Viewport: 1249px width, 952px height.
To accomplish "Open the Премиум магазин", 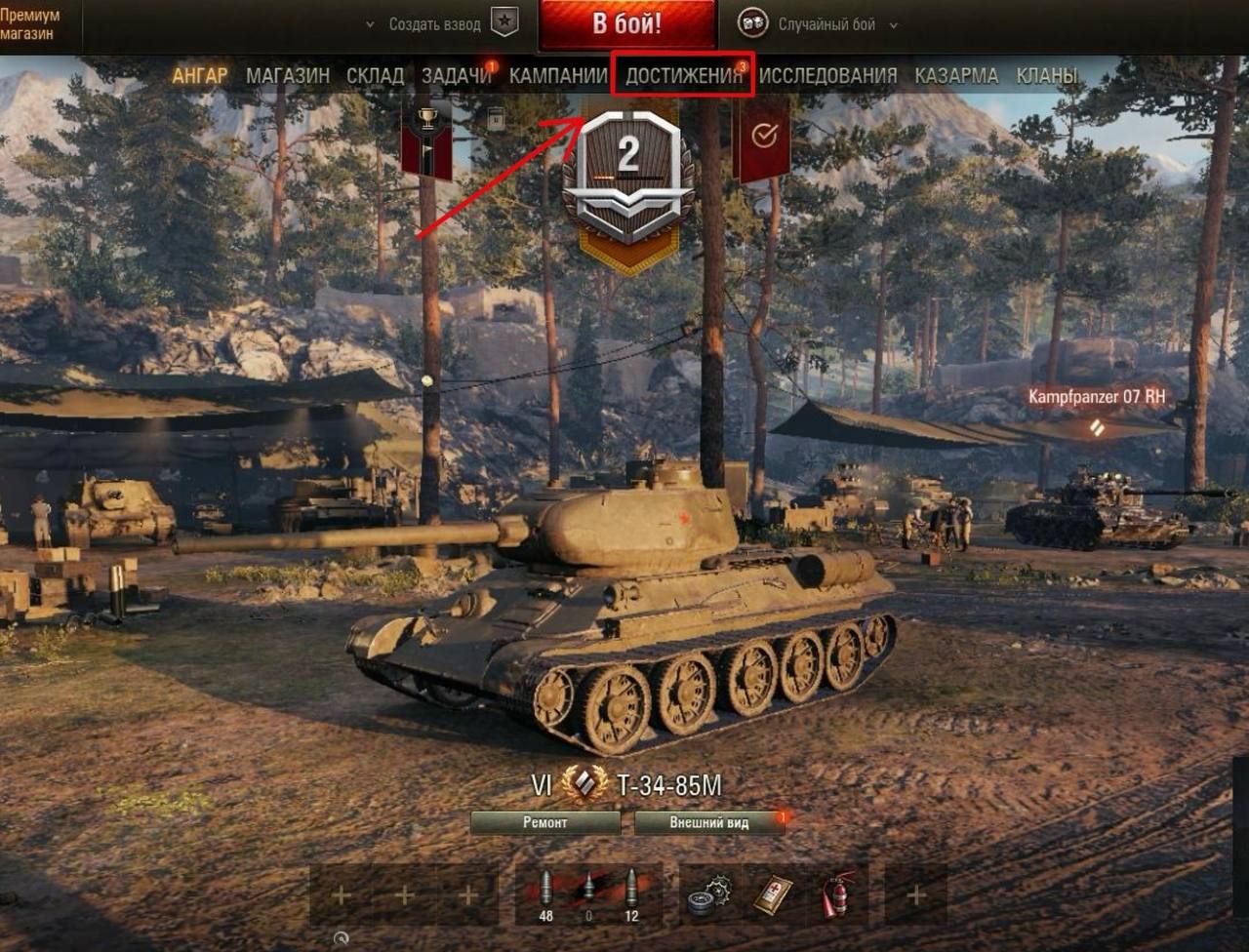I will [x=30, y=25].
